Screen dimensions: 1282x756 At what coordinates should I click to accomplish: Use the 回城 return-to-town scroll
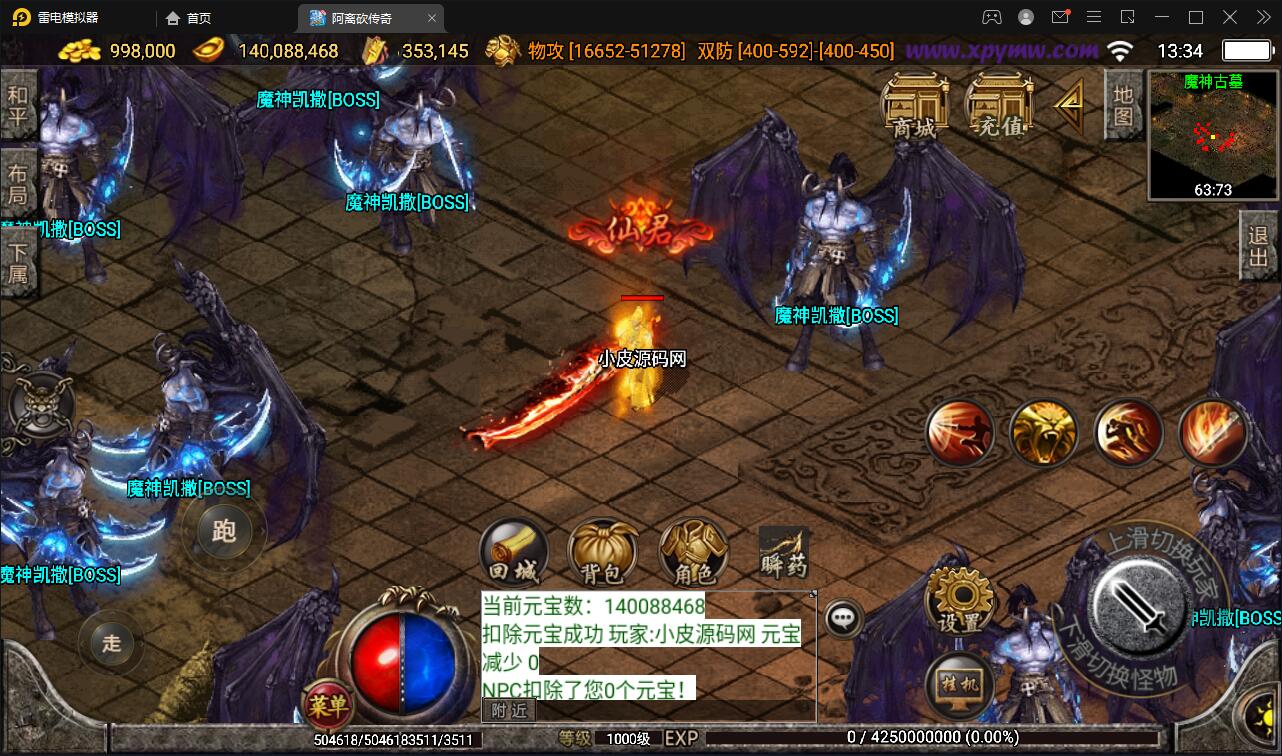click(514, 551)
